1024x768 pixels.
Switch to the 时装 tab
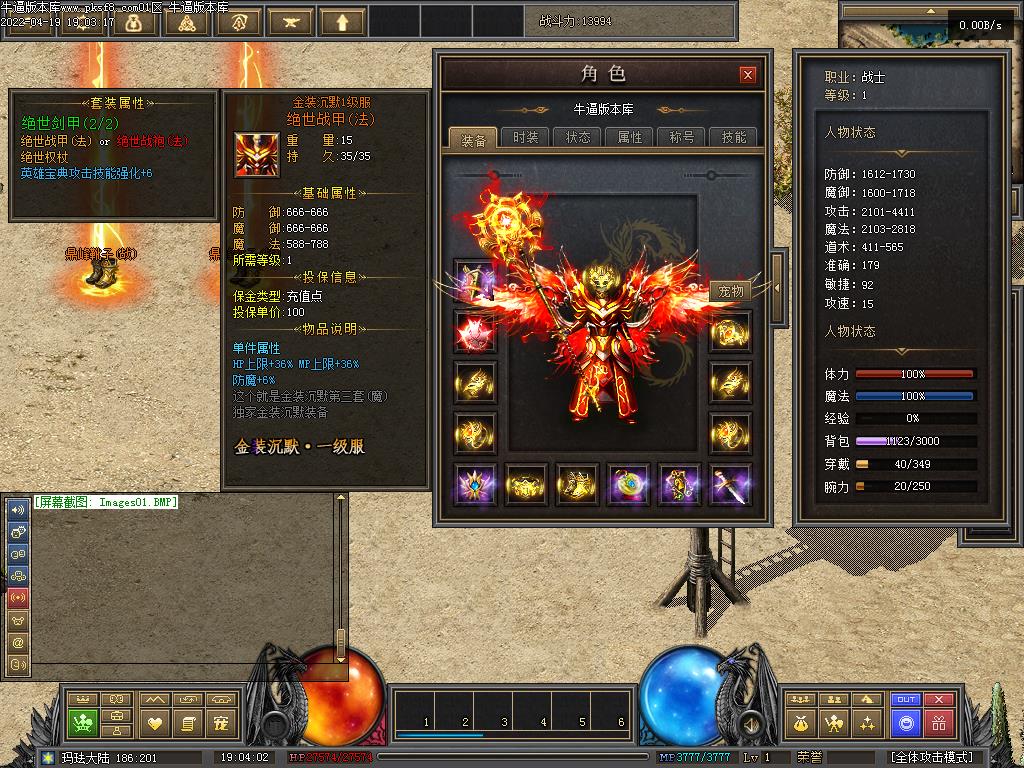point(526,137)
